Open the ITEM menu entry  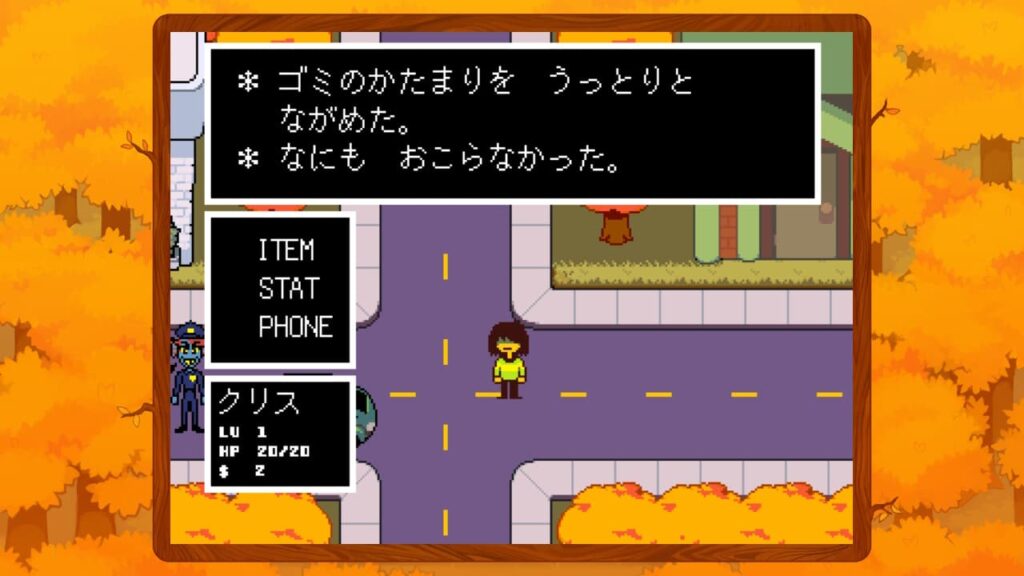coord(286,249)
